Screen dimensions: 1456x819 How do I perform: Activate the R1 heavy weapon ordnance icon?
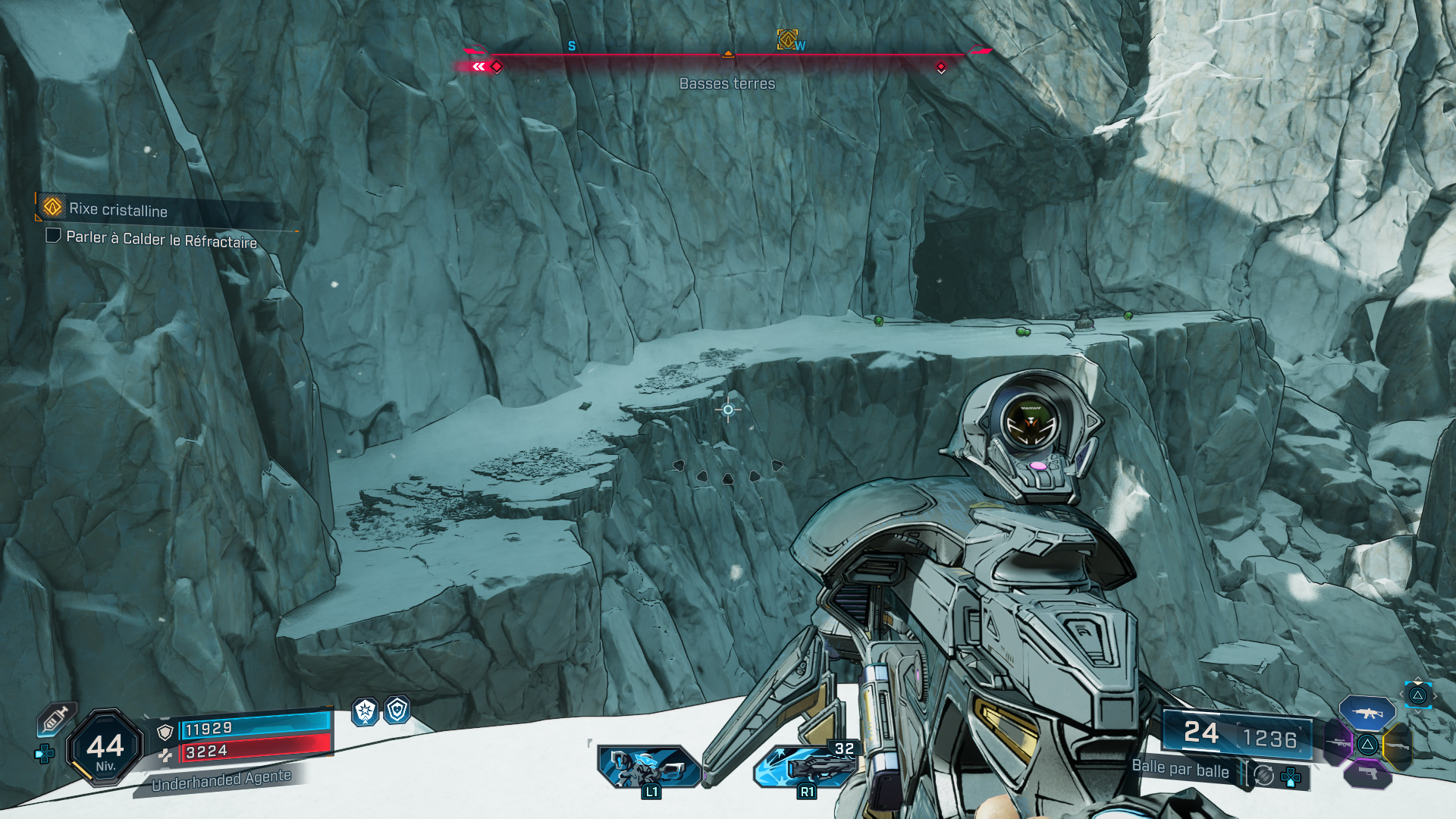[806, 766]
